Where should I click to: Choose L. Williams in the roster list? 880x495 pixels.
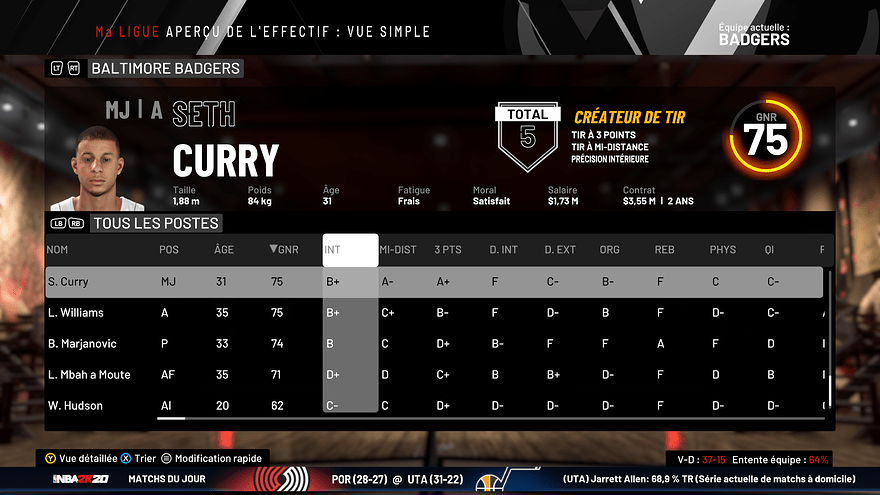[434, 313]
